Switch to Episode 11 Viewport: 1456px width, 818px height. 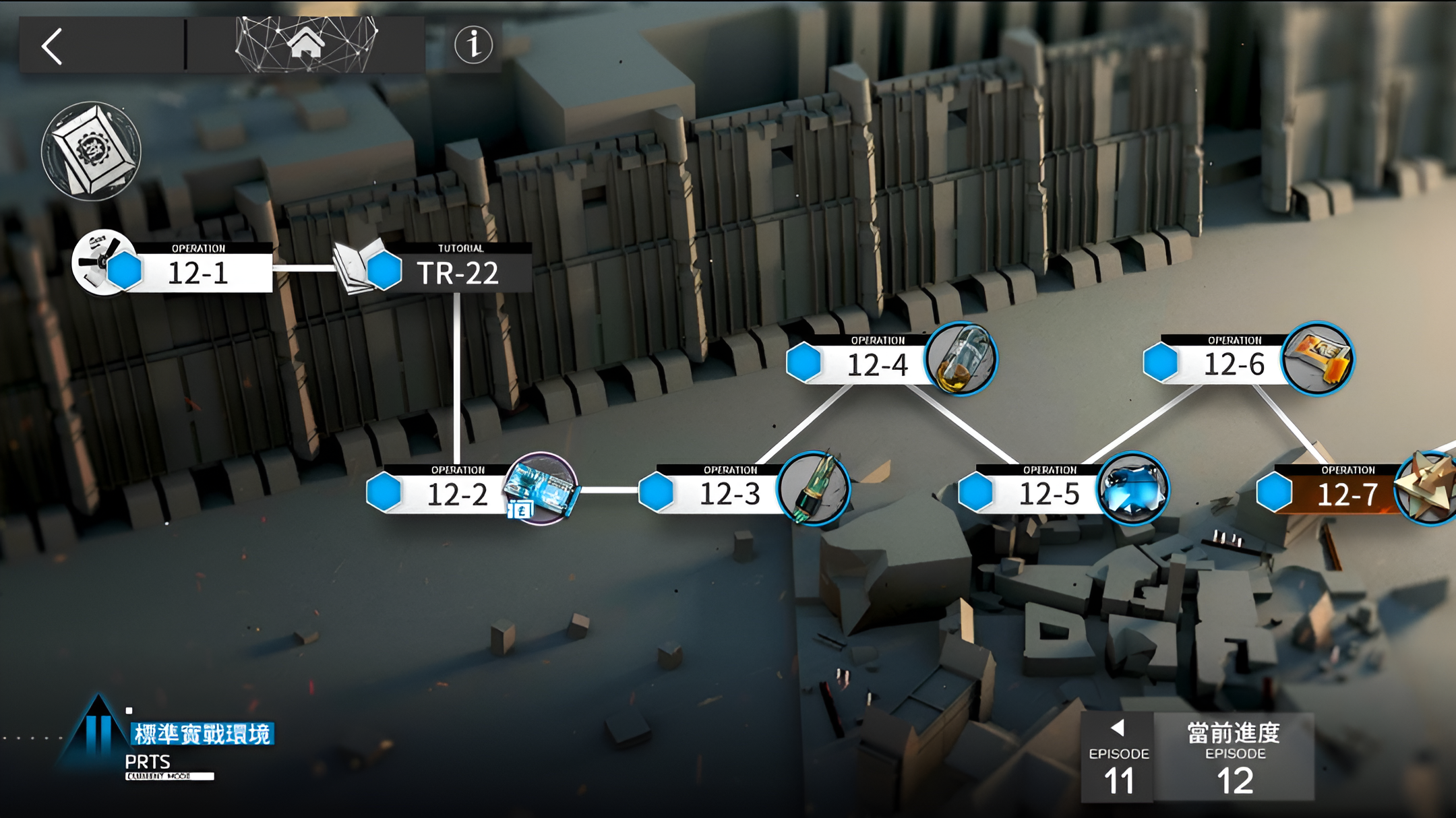pyautogui.click(x=1118, y=758)
